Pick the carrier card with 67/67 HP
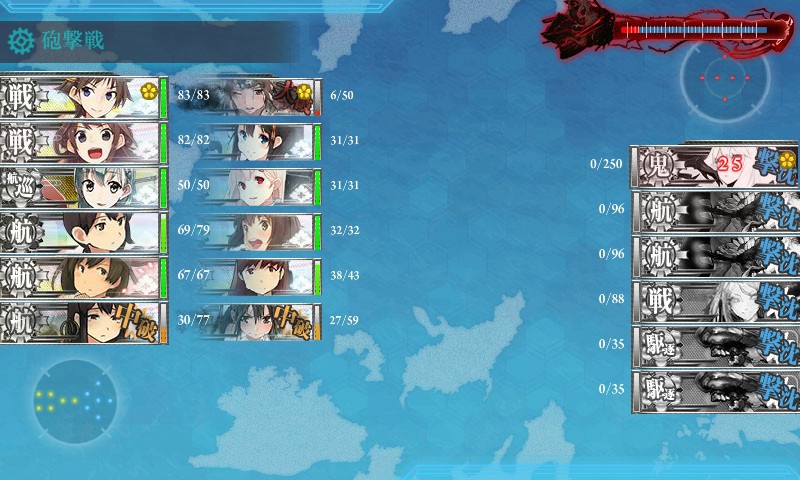 (82, 277)
